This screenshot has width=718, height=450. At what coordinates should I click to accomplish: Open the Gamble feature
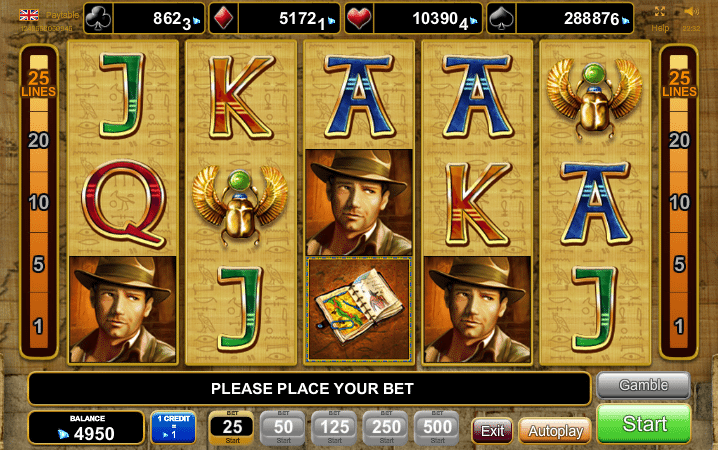[x=643, y=385]
